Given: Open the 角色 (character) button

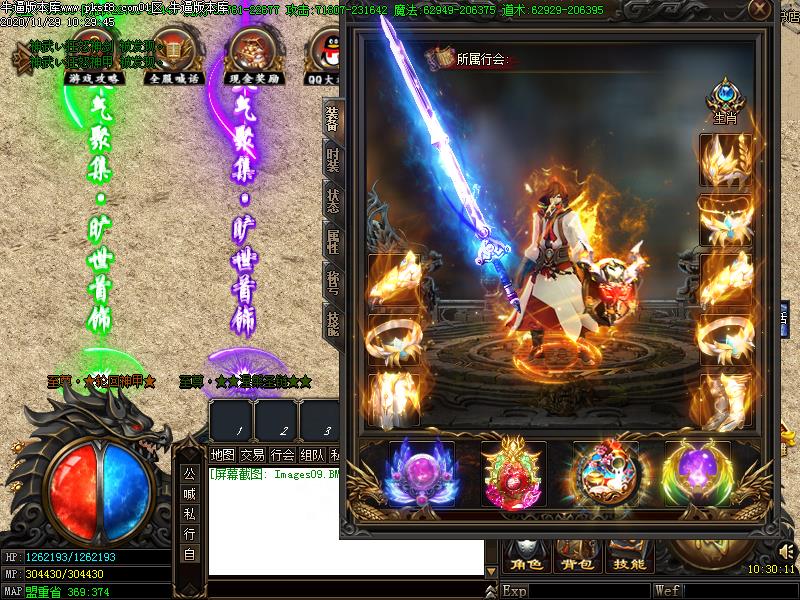Looking at the screenshot, I should (526, 562).
